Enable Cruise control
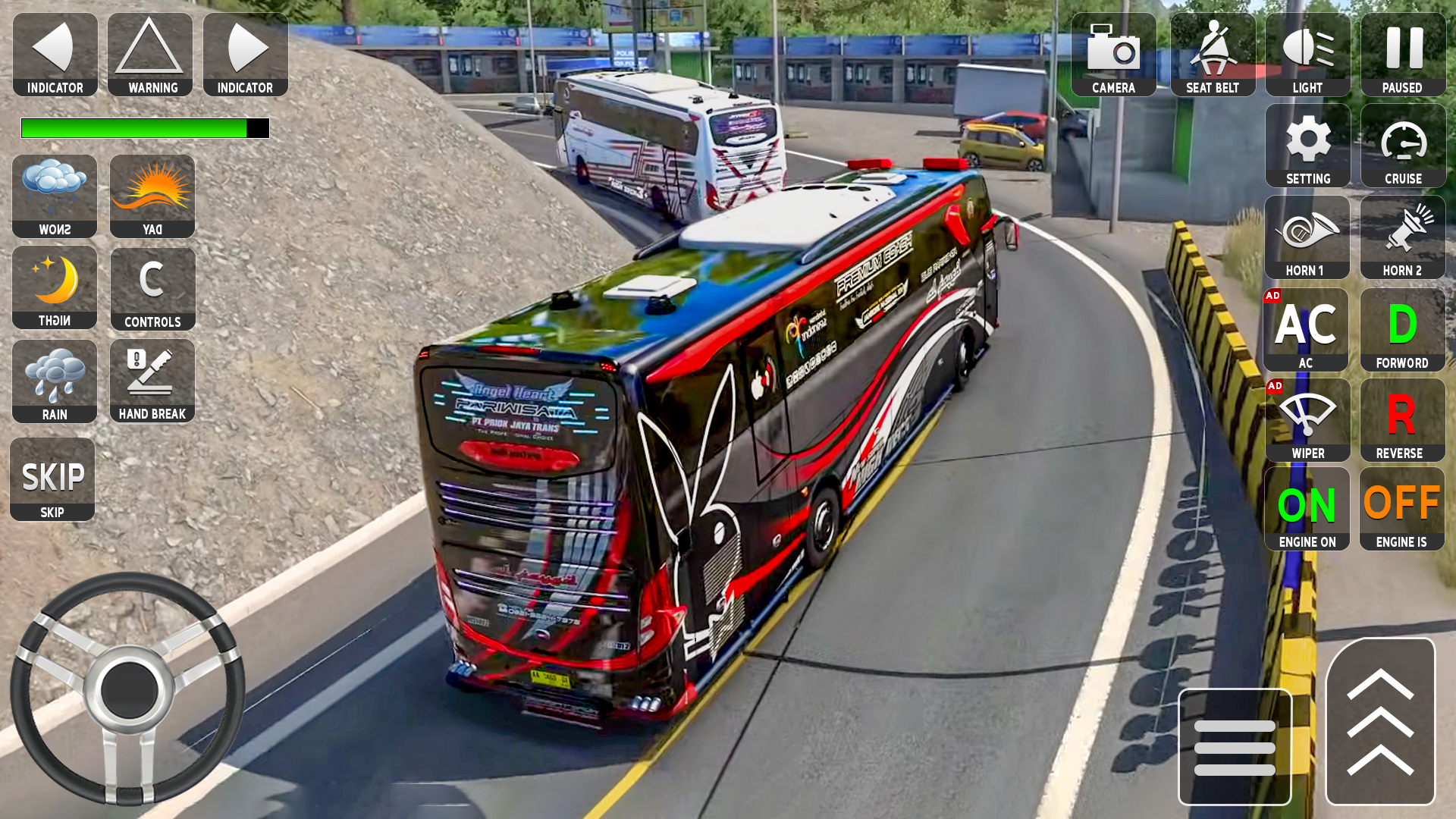Image resolution: width=1456 pixels, height=819 pixels. tap(1402, 146)
